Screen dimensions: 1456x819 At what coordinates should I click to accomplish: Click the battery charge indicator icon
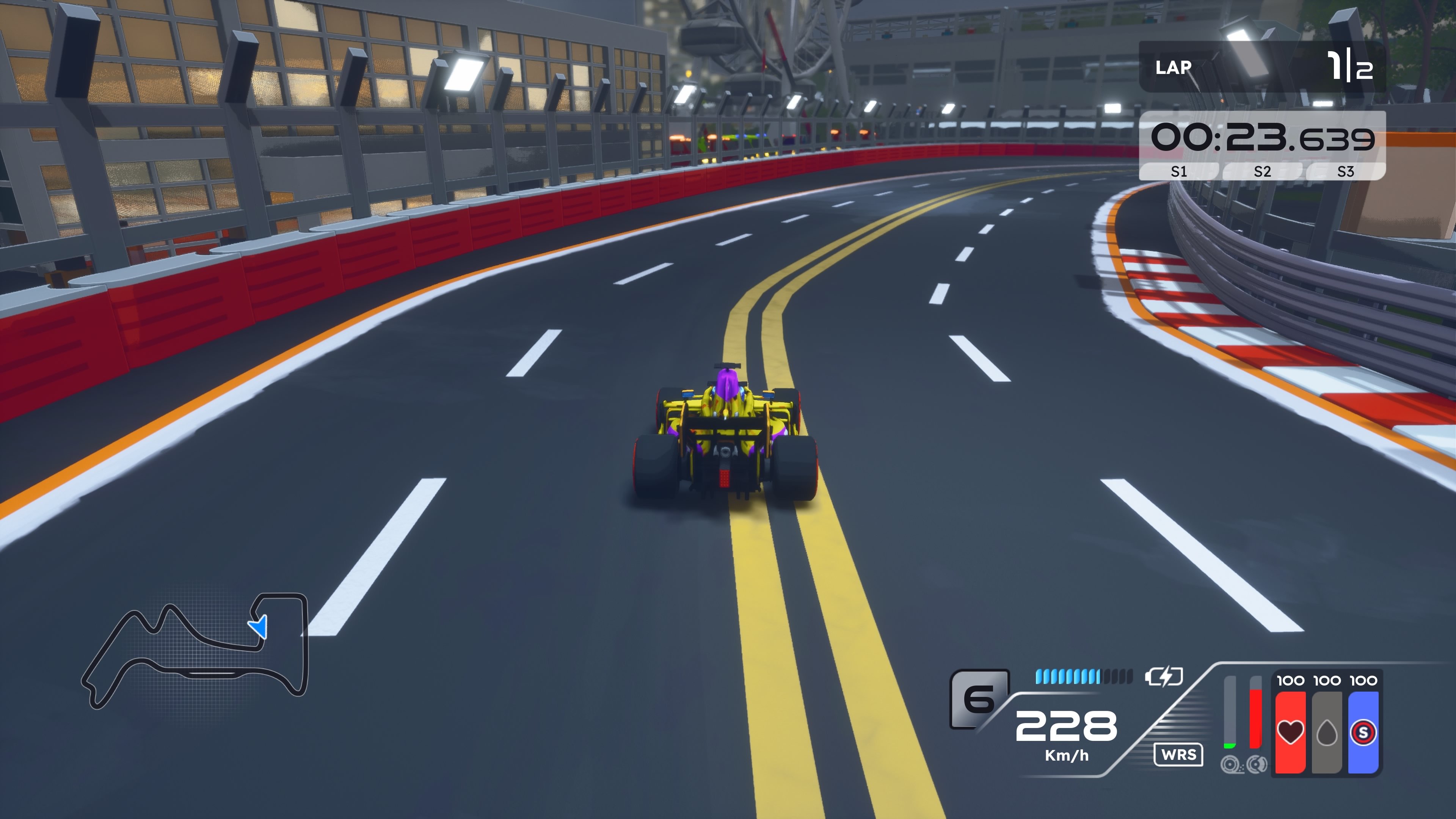[1164, 676]
